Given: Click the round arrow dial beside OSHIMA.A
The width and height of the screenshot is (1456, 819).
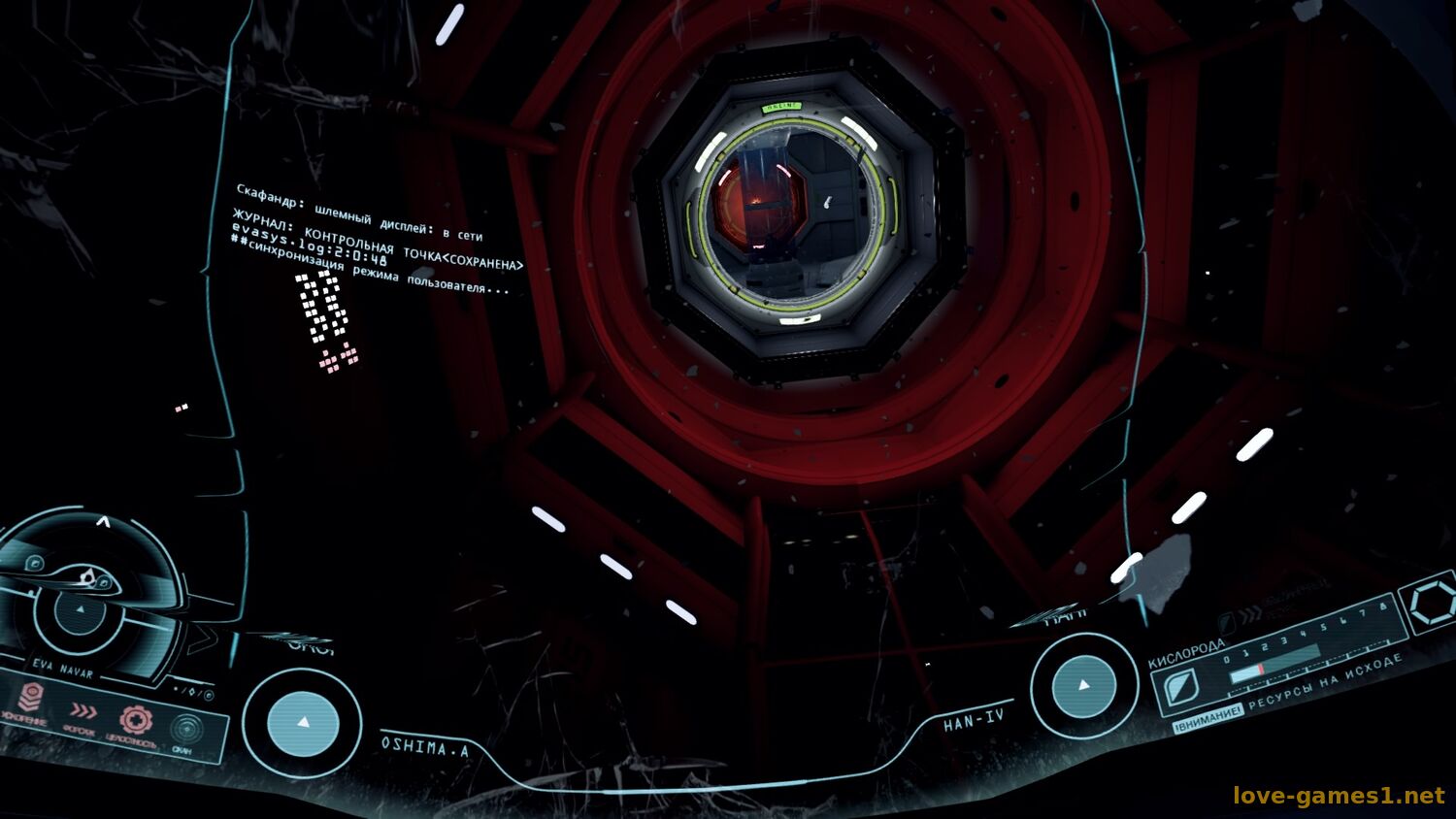Looking at the screenshot, I should pos(302,723).
